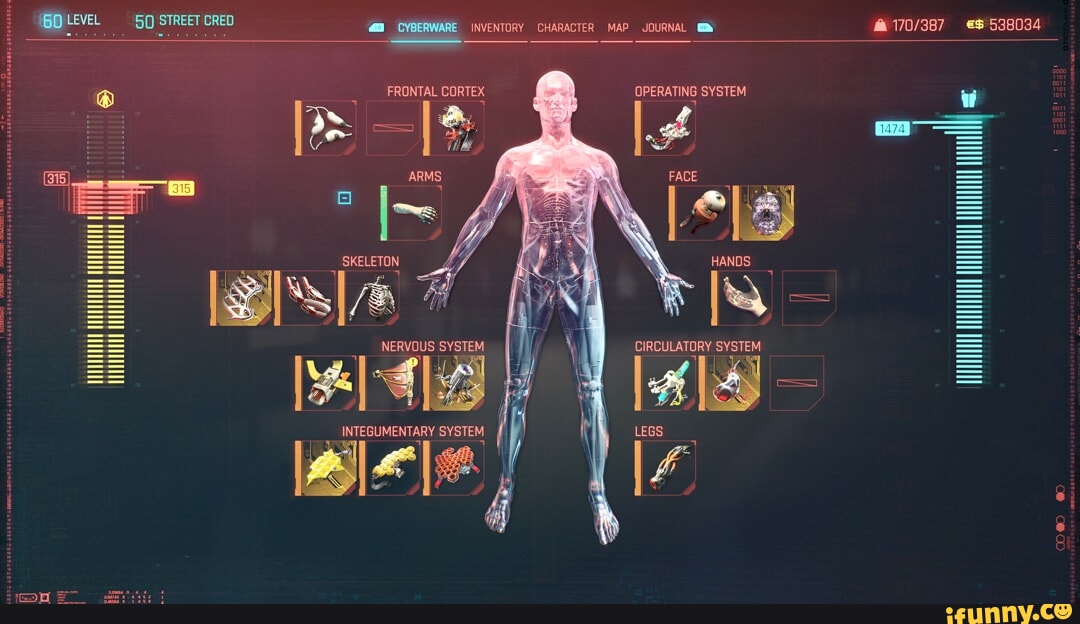Select the skull faceplate slot in Face
Image resolution: width=1080 pixels, height=624 pixels.
[765, 213]
